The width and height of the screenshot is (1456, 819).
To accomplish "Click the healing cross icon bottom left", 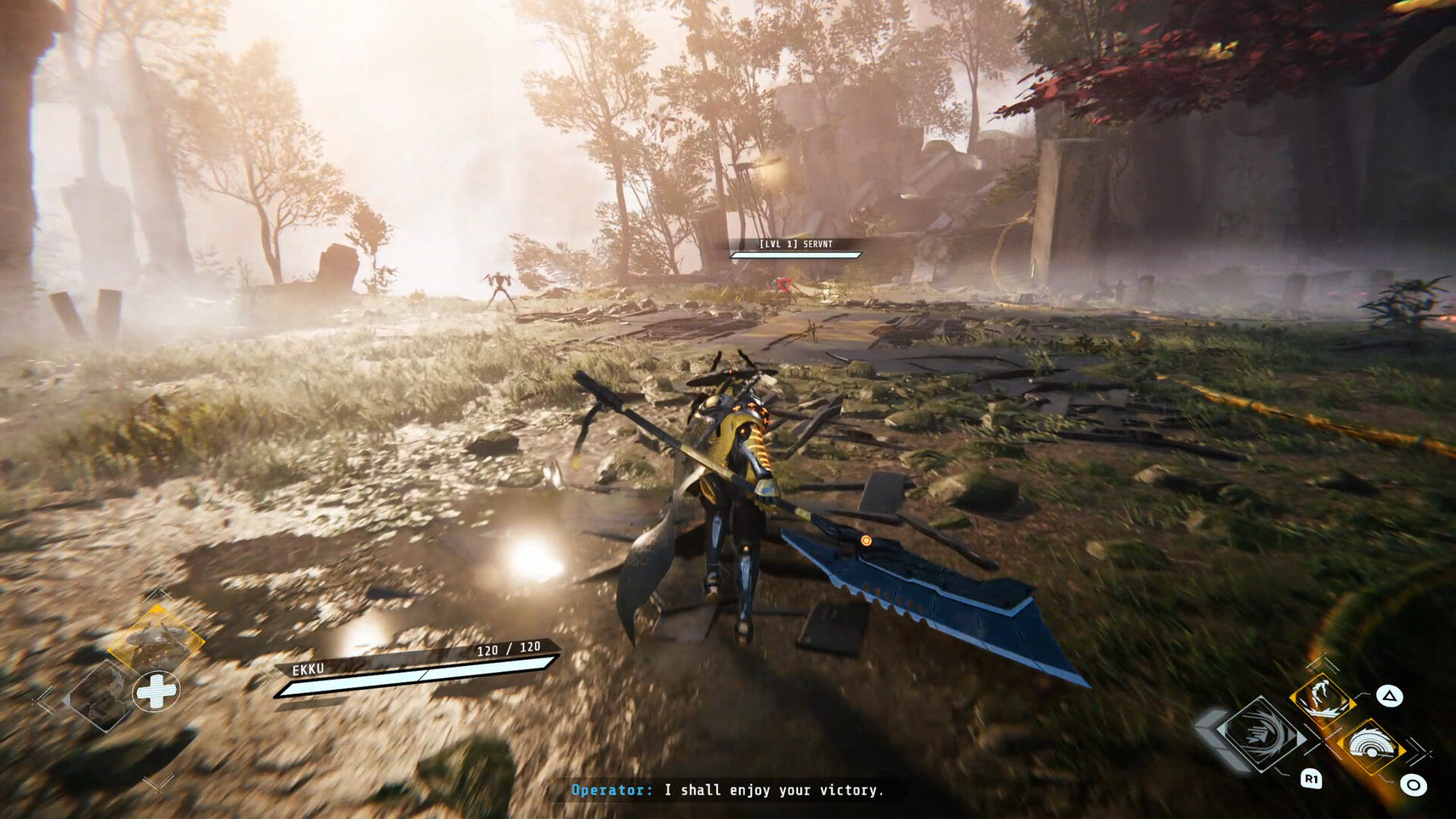I will click(x=155, y=691).
